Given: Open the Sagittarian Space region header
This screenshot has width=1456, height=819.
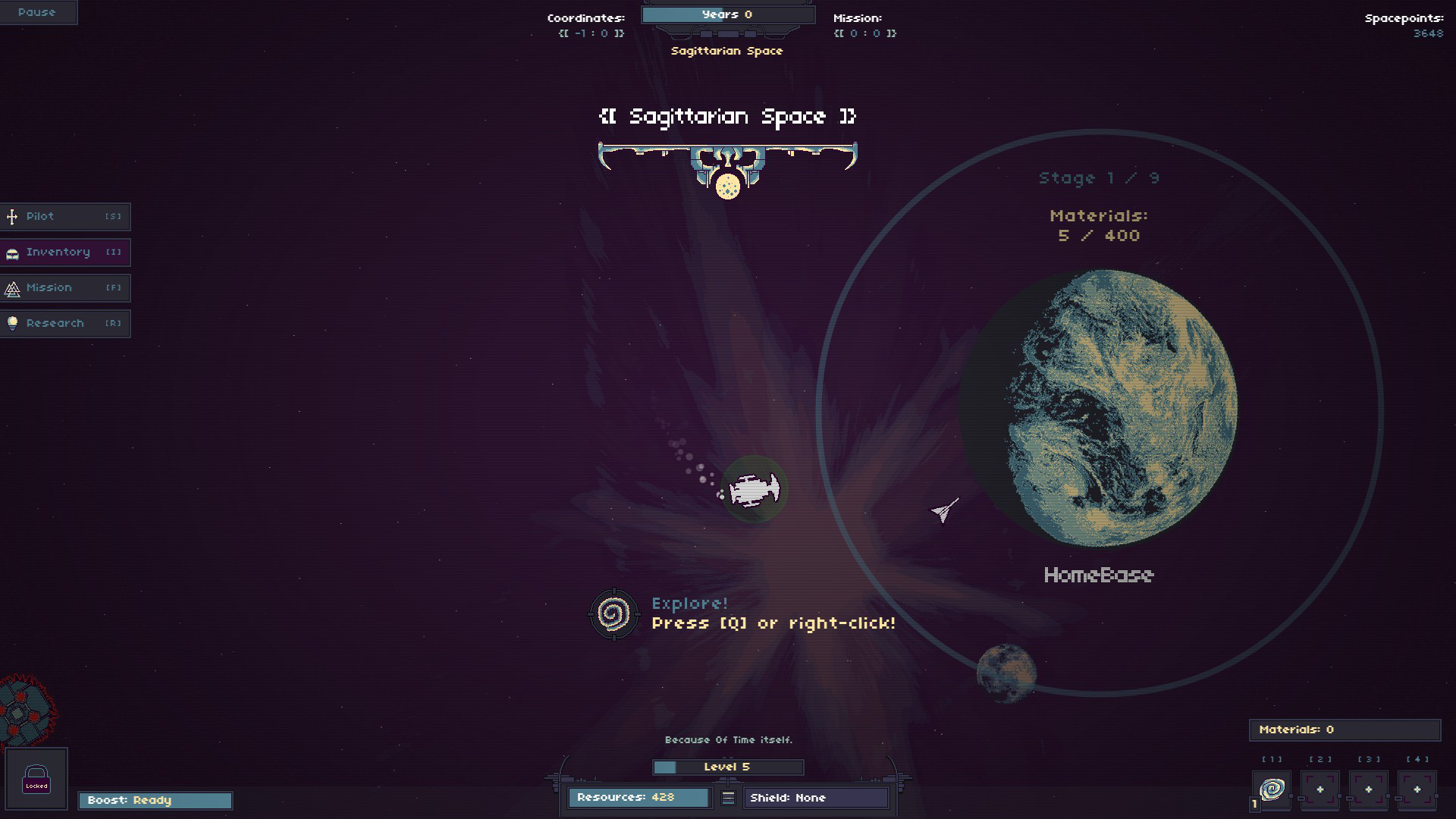Looking at the screenshot, I should pyautogui.click(x=726, y=118).
